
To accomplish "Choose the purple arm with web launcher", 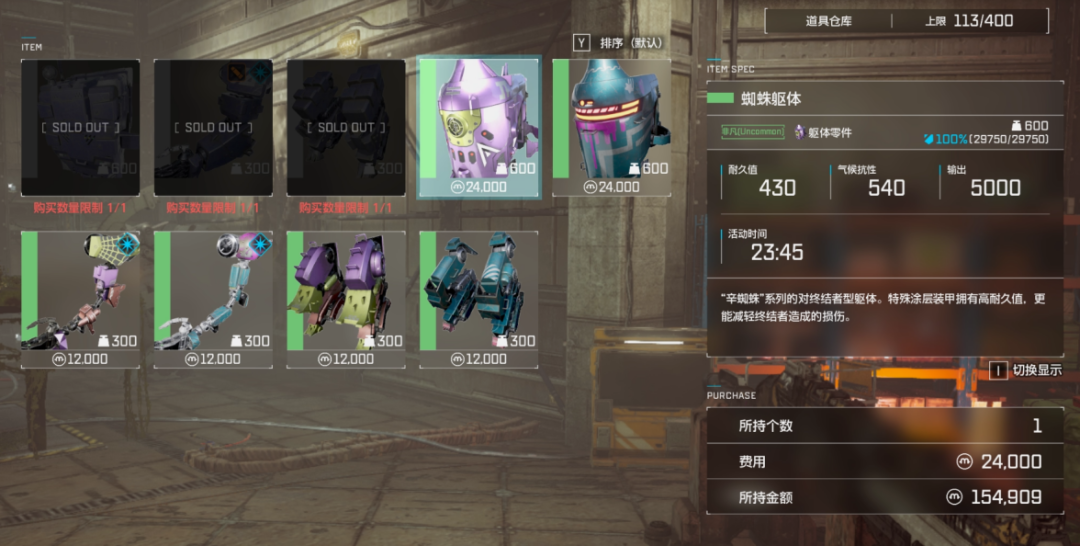I will click(x=81, y=298).
